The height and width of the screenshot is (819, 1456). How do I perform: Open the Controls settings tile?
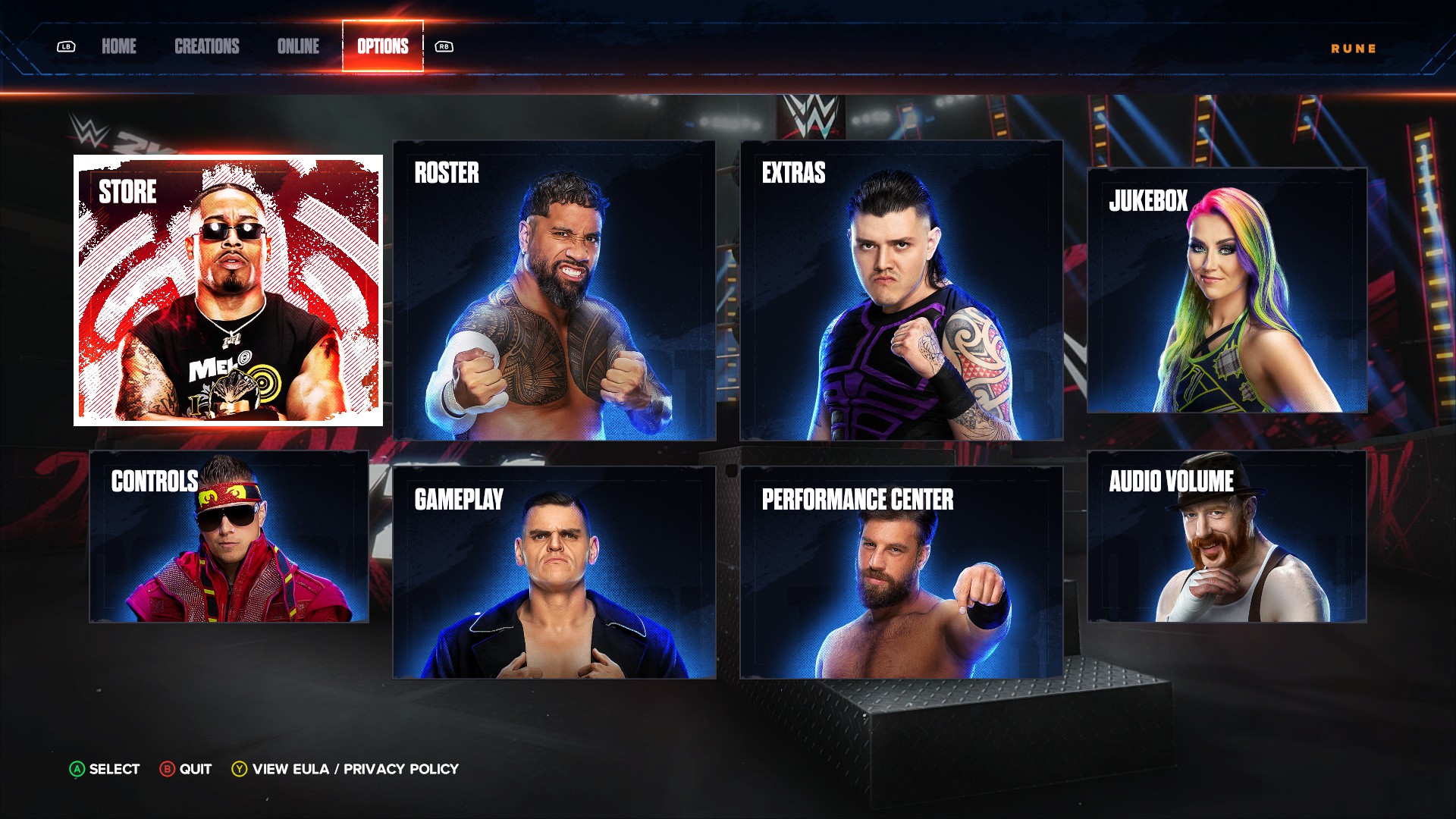[229, 537]
